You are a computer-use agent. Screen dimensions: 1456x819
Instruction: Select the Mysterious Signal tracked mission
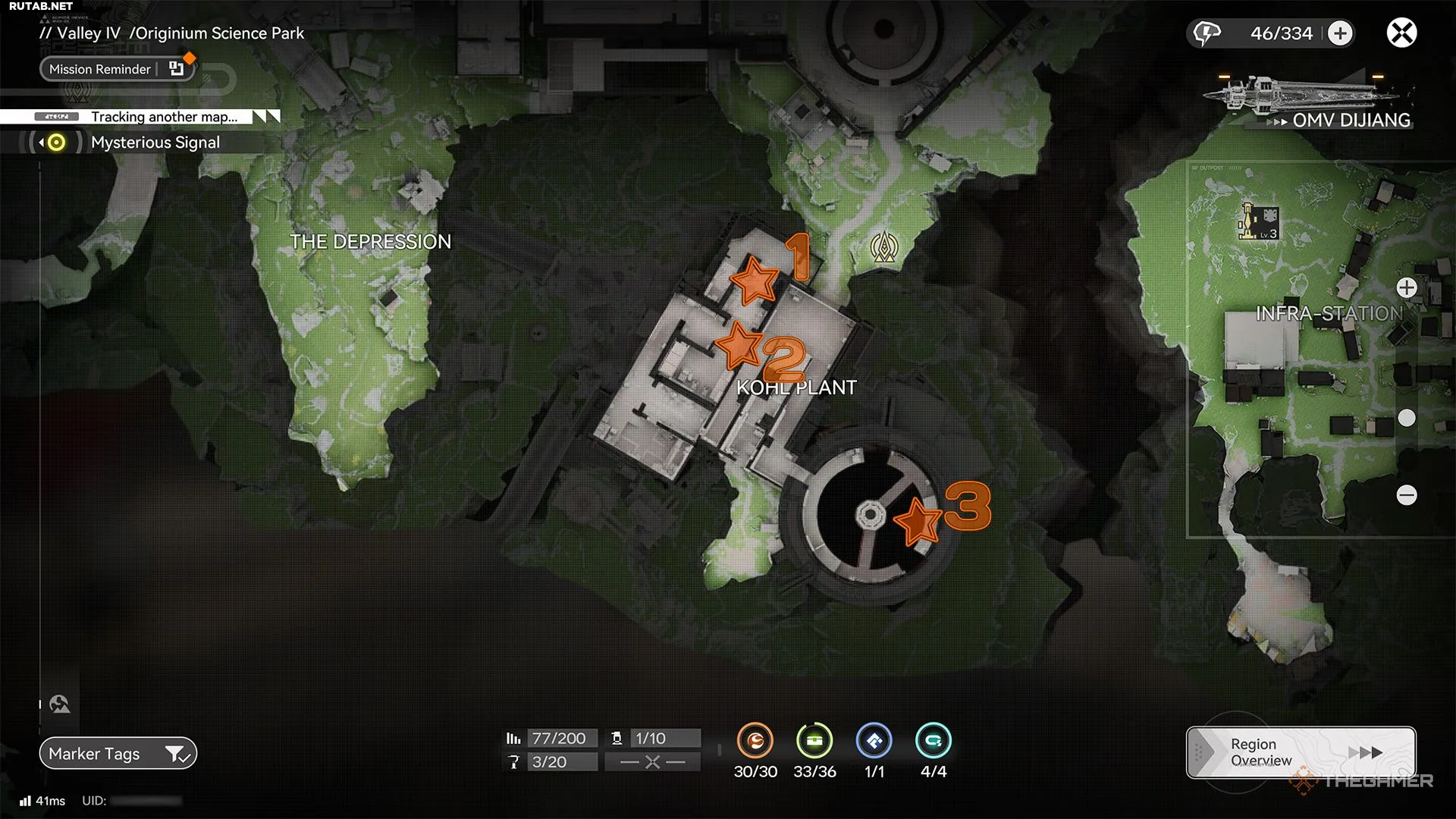pos(155,143)
